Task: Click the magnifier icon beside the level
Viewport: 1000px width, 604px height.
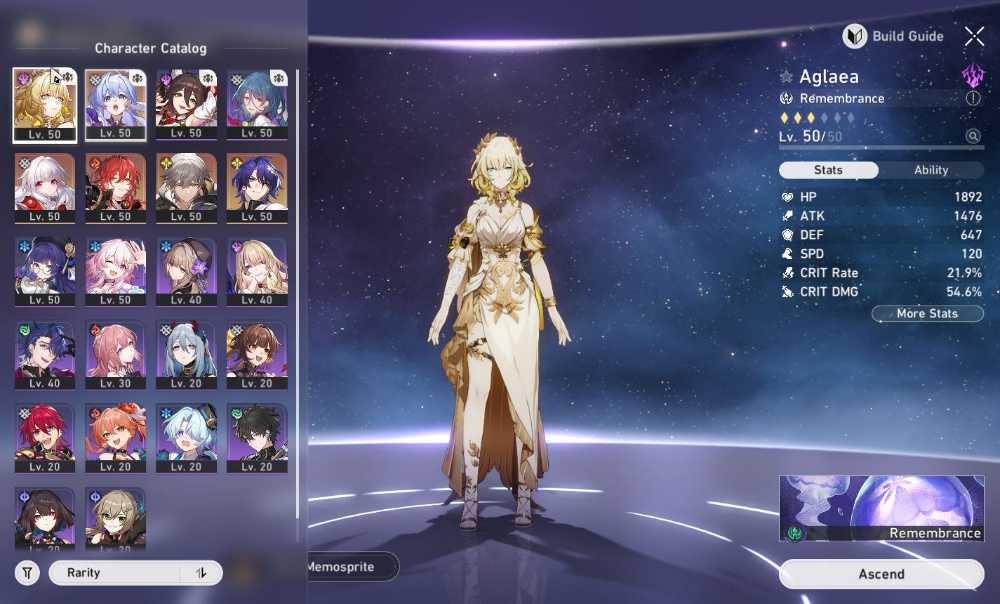Action: pyautogui.click(x=972, y=136)
